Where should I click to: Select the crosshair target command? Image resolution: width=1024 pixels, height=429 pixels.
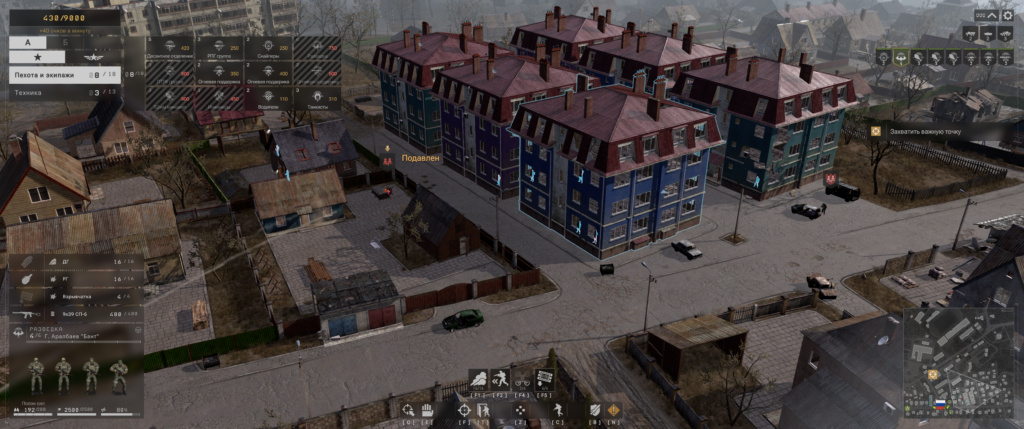point(465,409)
